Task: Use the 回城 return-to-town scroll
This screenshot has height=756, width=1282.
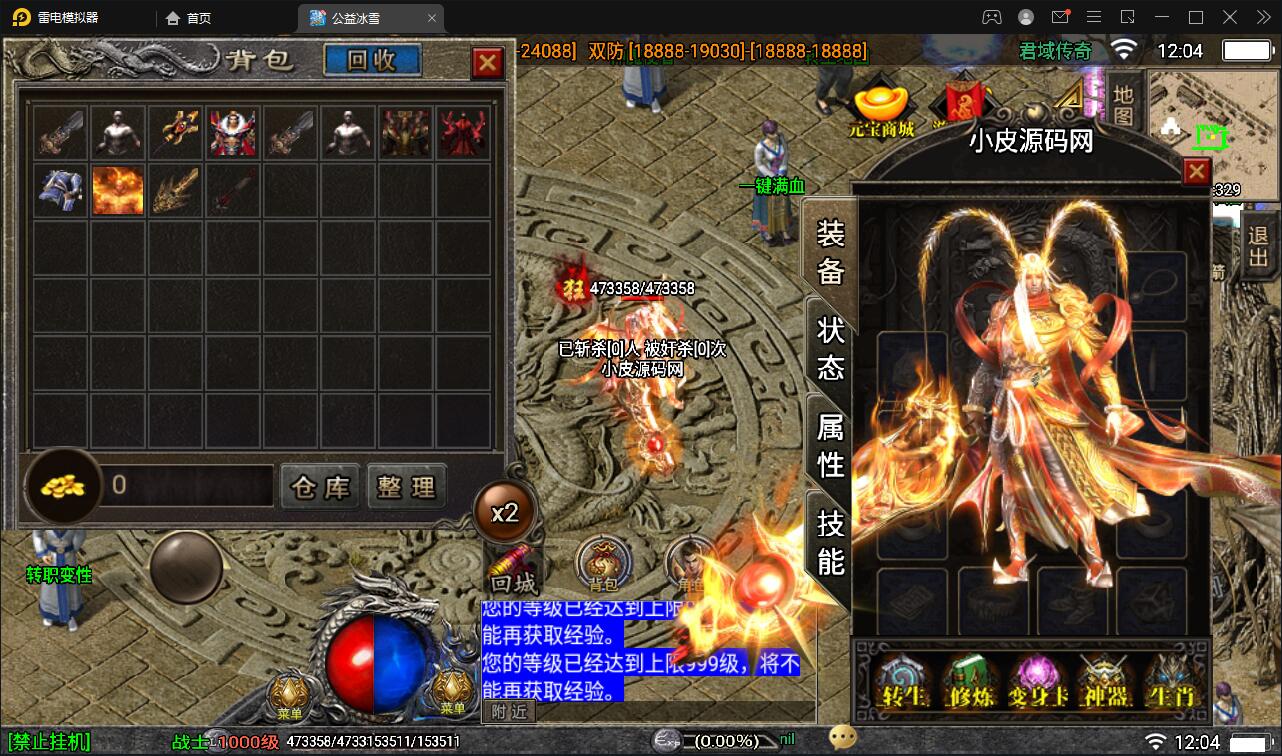Action: [513, 572]
